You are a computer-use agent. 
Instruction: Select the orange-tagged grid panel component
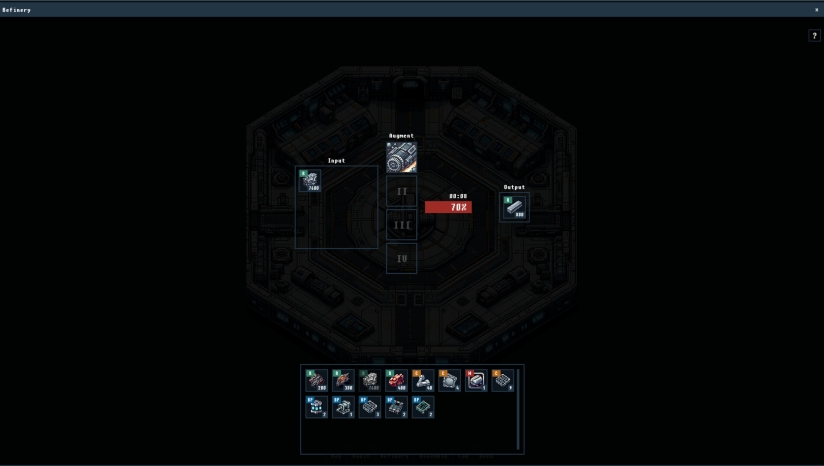(502, 380)
